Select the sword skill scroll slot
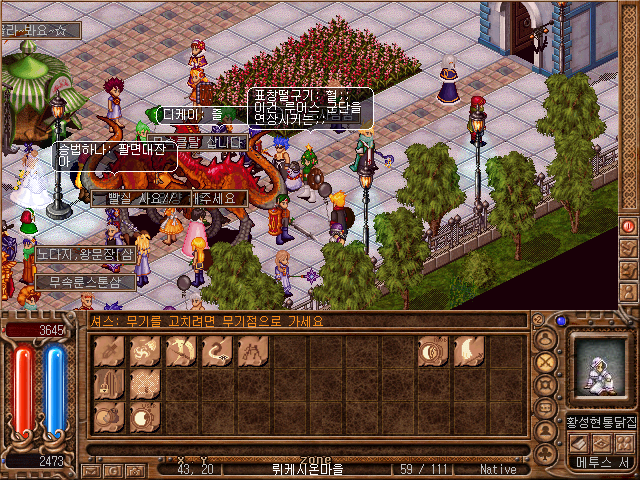The width and height of the screenshot is (640, 480). coord(109,351)
